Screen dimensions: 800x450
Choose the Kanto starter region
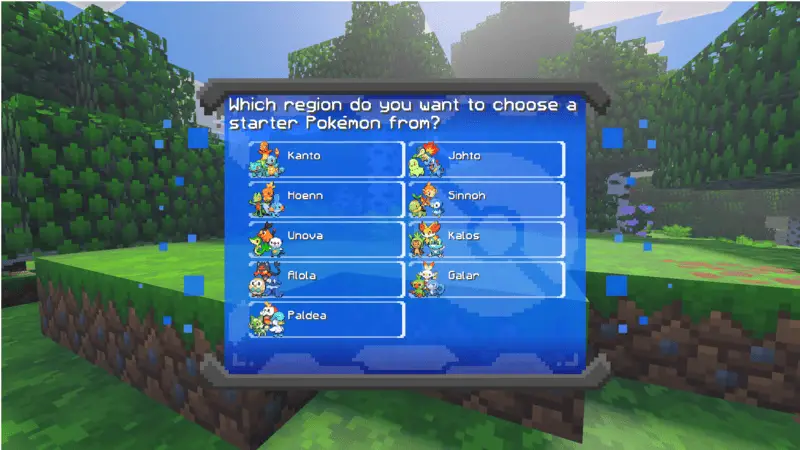(x=326, y=159)
